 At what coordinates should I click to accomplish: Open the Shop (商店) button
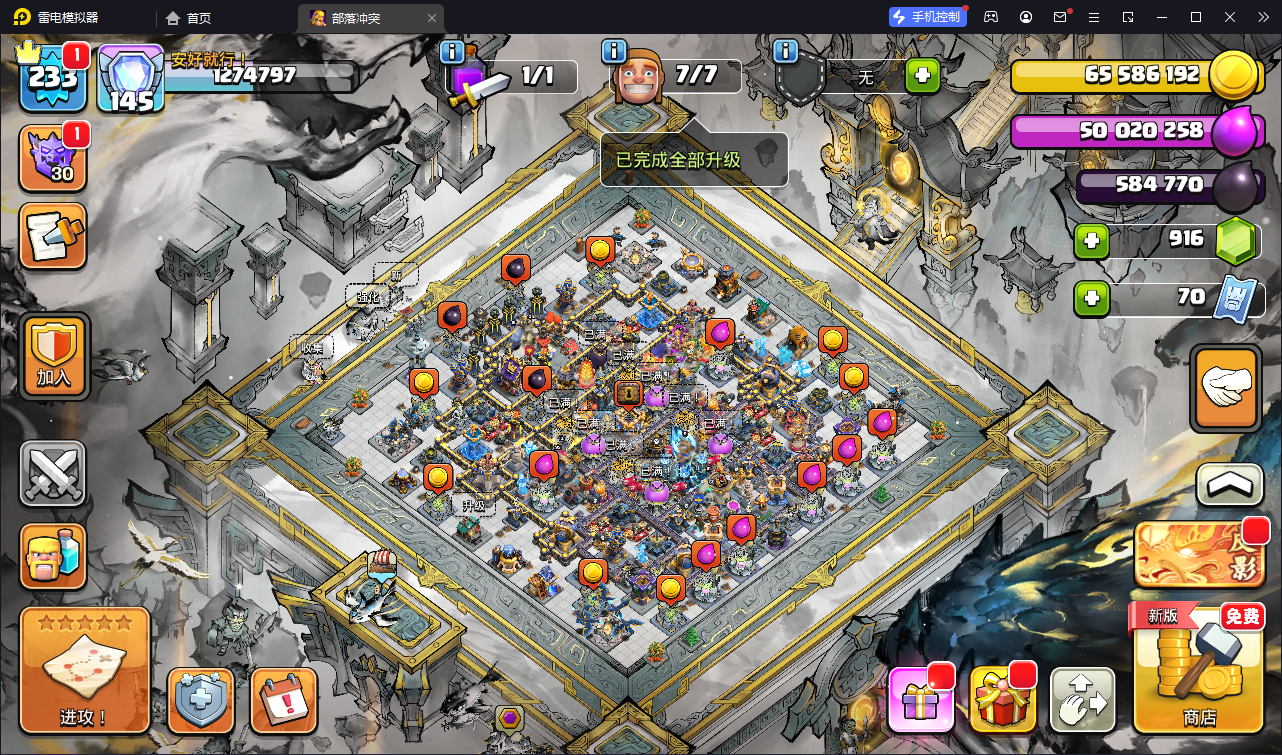click(x=1199, y=671)
